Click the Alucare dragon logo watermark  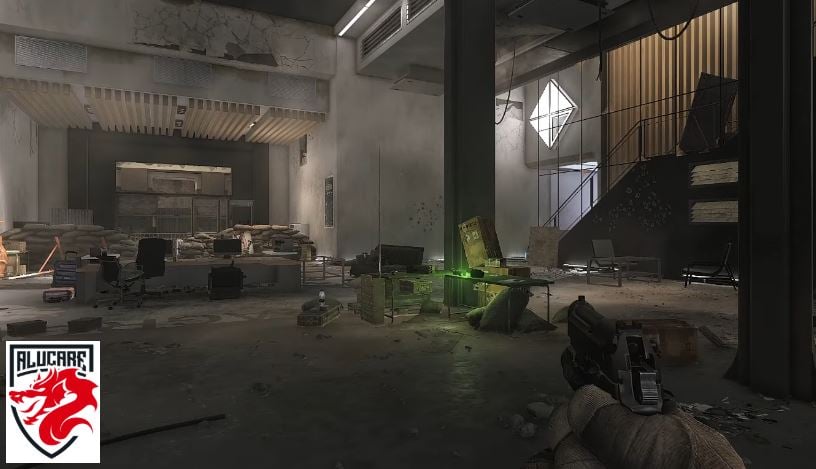53,401
